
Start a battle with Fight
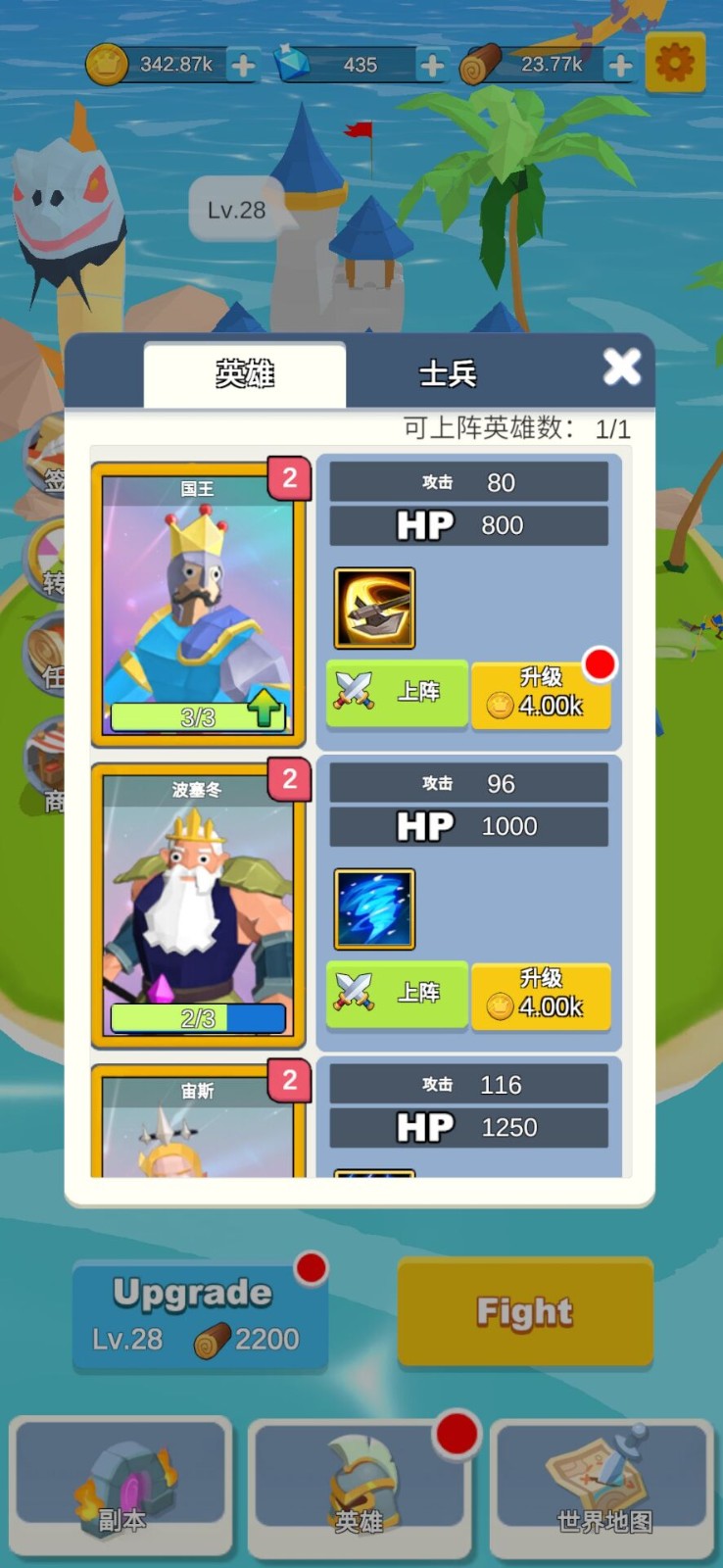[525, 1311]
